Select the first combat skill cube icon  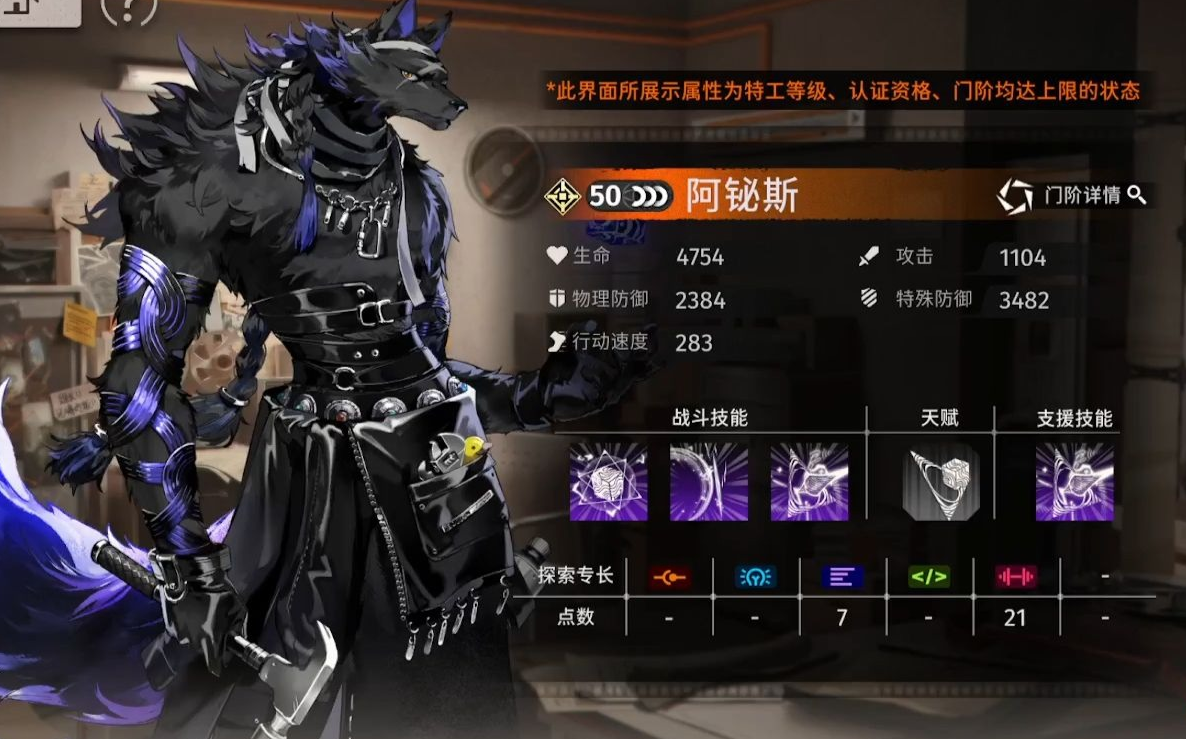click(608, 482)
